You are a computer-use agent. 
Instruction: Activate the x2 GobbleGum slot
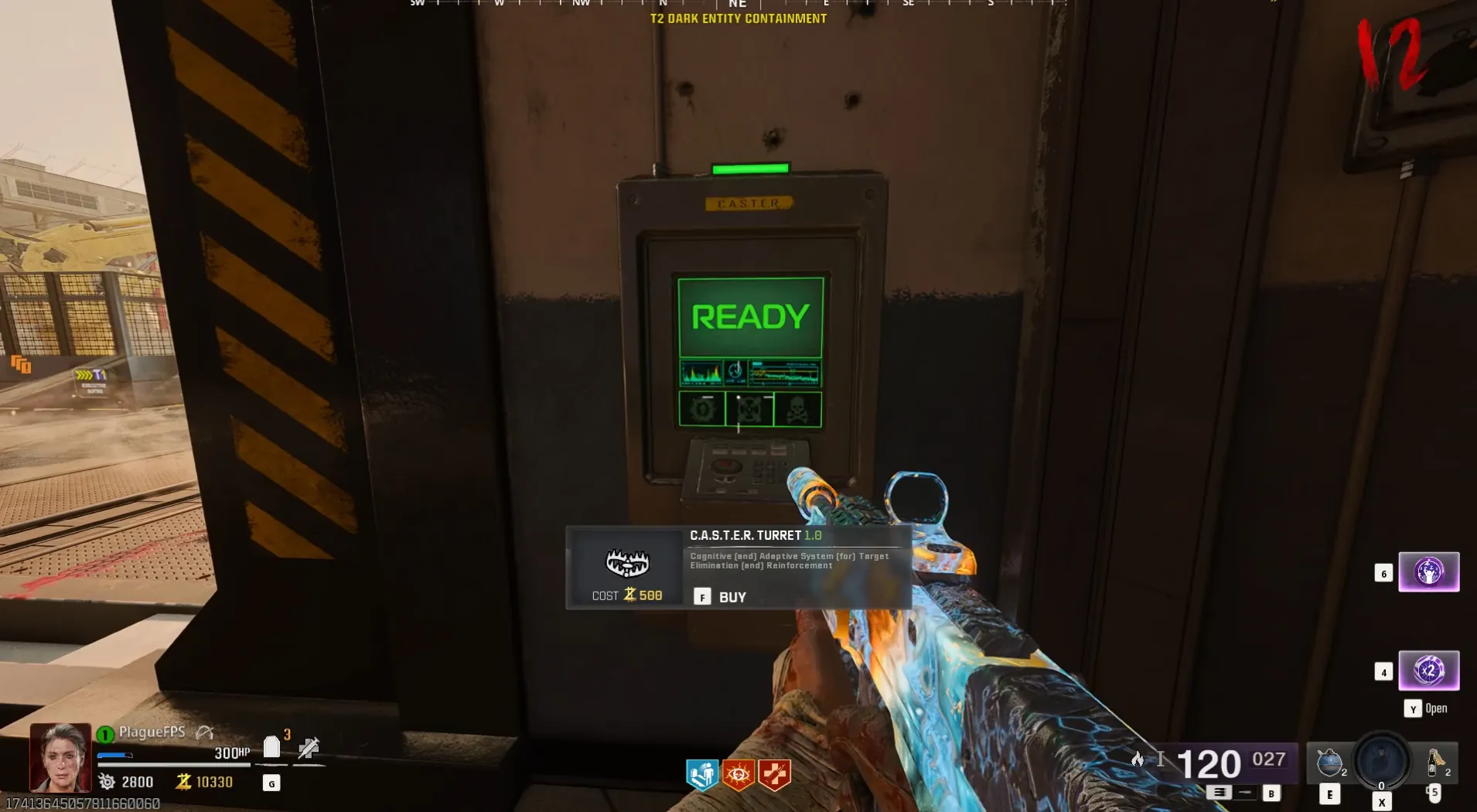(x=1428, y=670)
